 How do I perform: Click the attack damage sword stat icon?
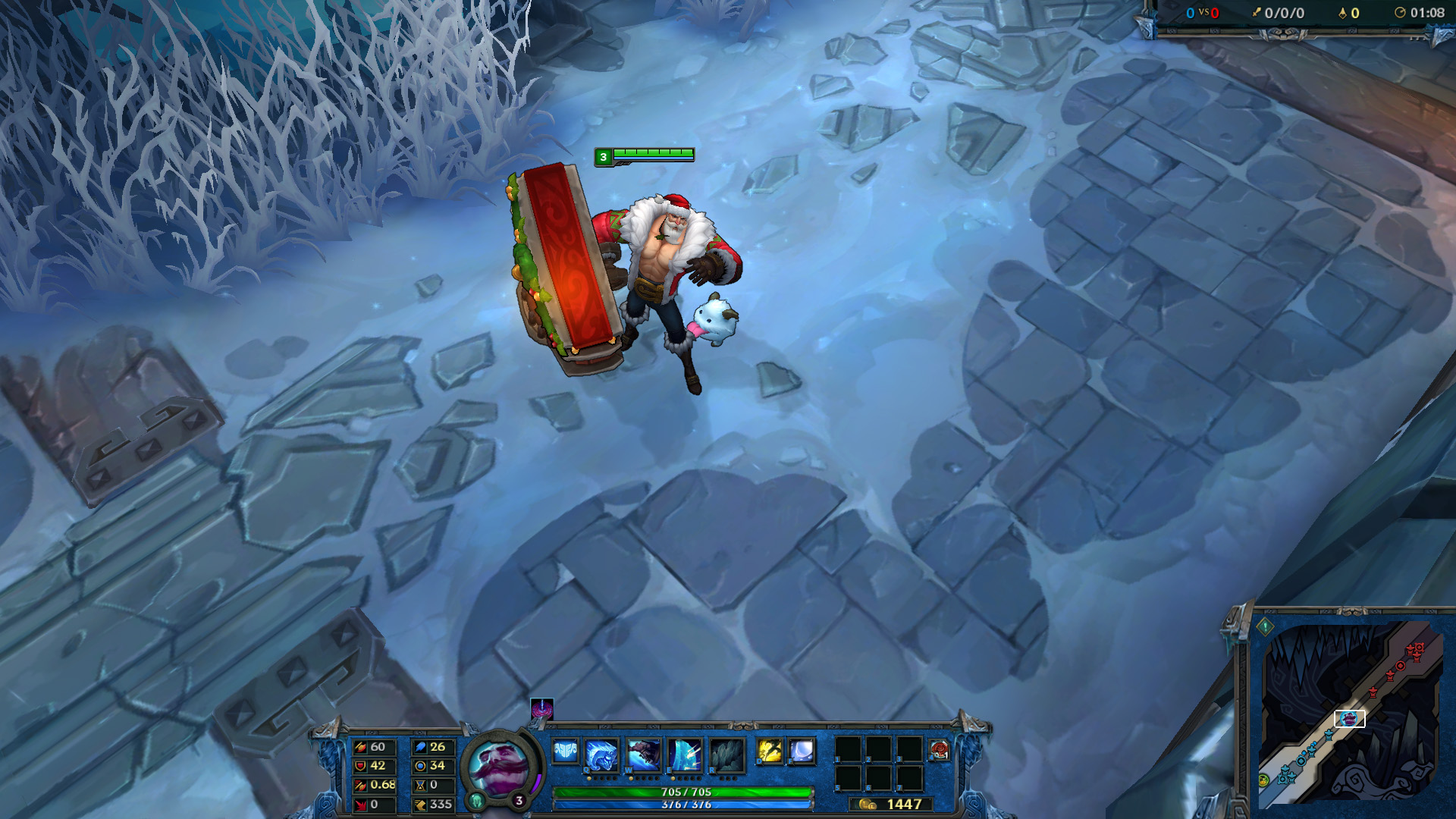pos(360,748)
